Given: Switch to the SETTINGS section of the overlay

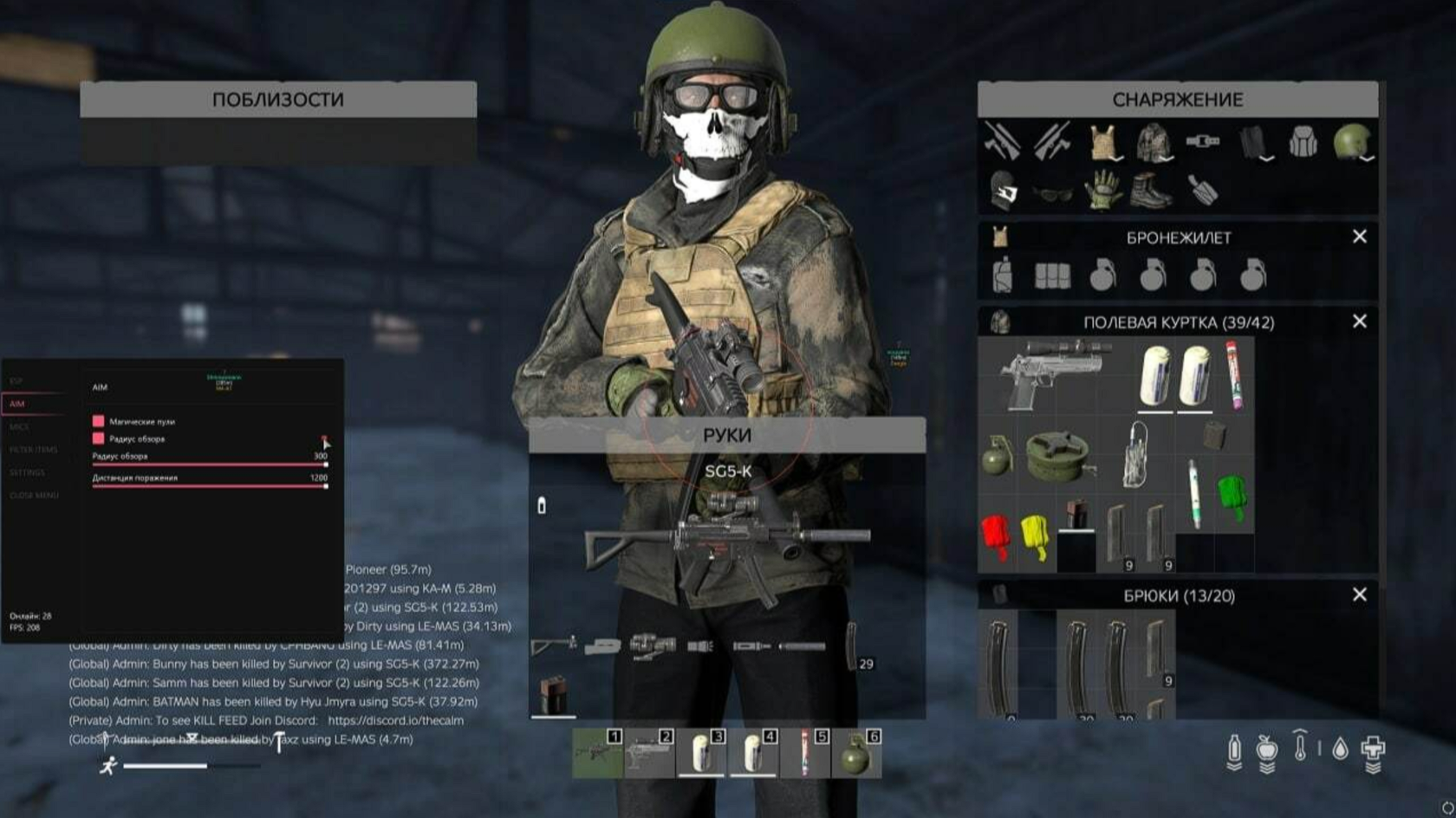Looking at the screenshot, I should pos(28,472).
